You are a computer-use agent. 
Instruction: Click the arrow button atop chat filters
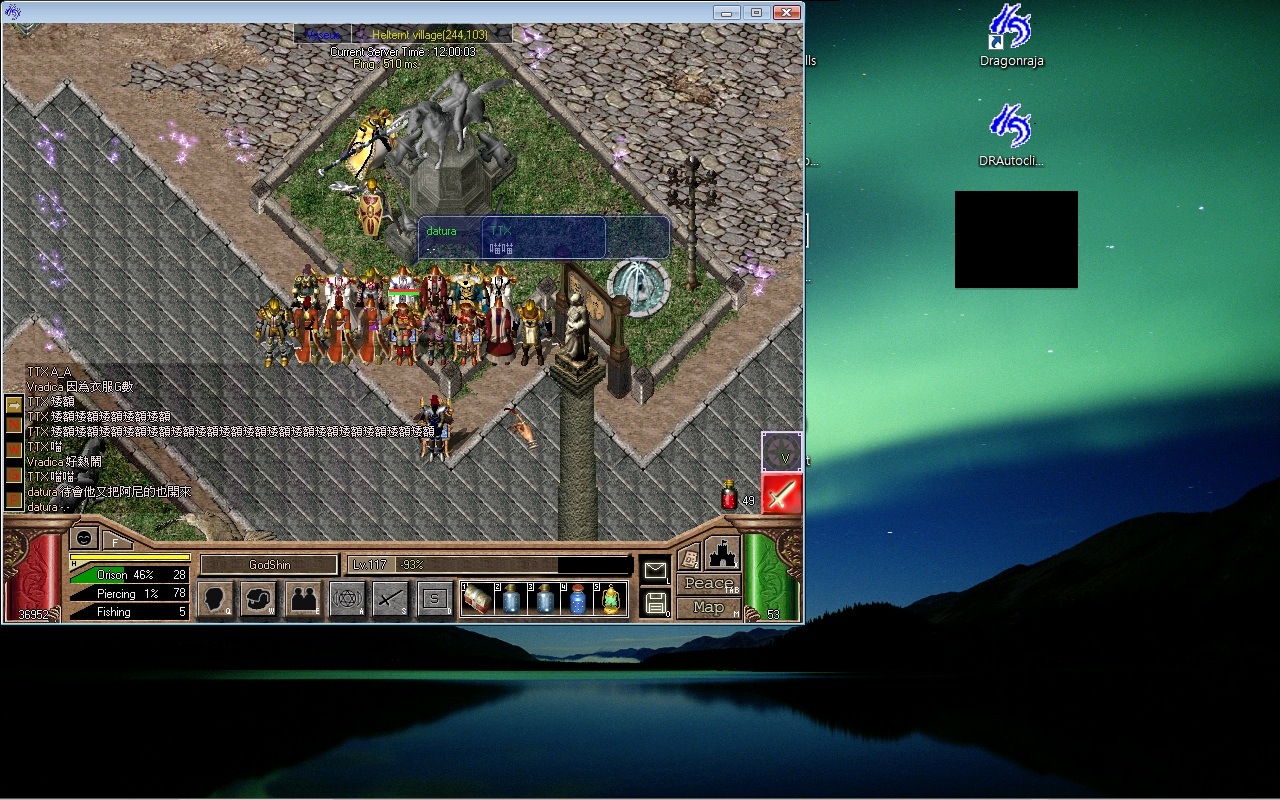14,405
